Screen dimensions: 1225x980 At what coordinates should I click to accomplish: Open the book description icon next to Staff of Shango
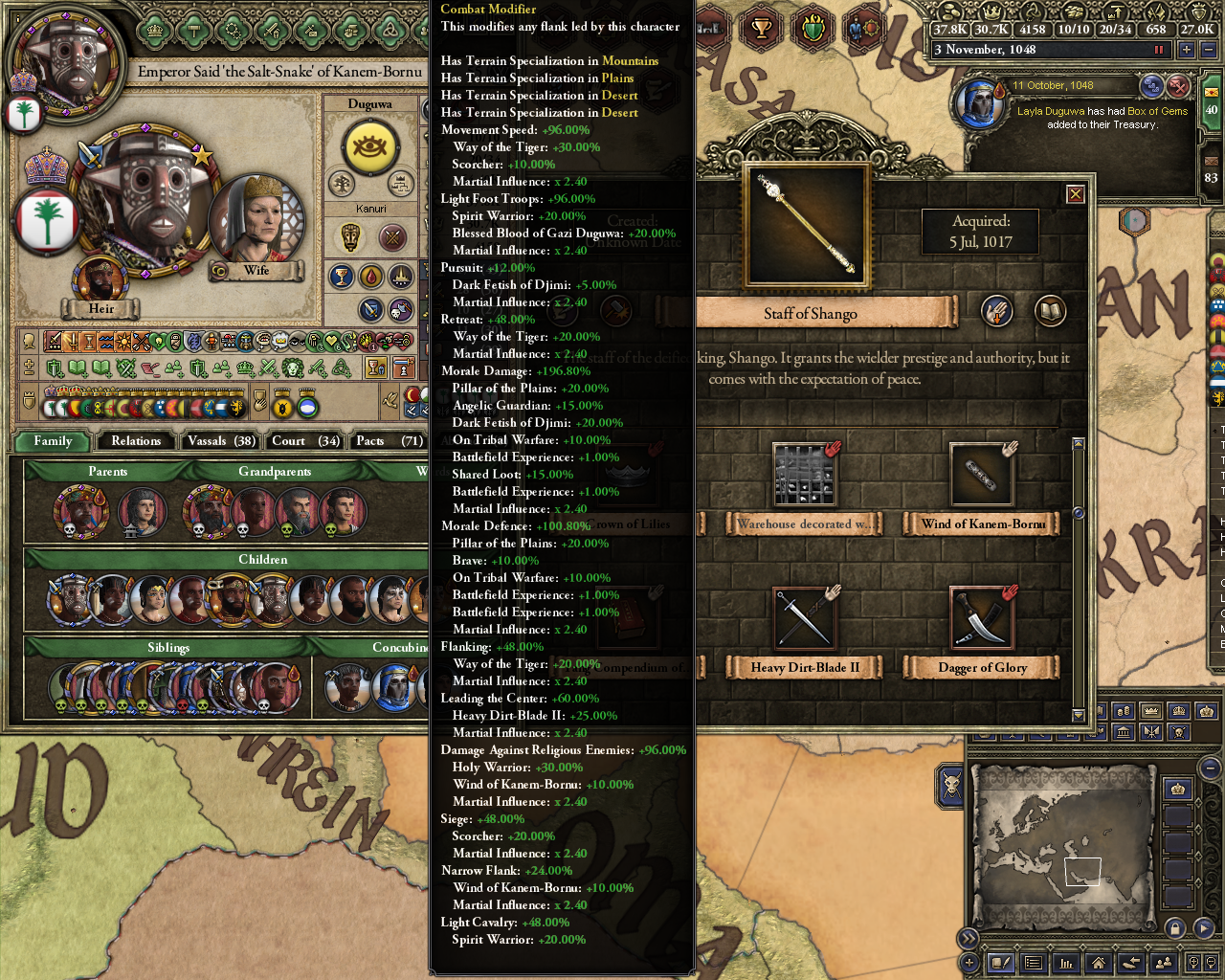pos(1050,312)
